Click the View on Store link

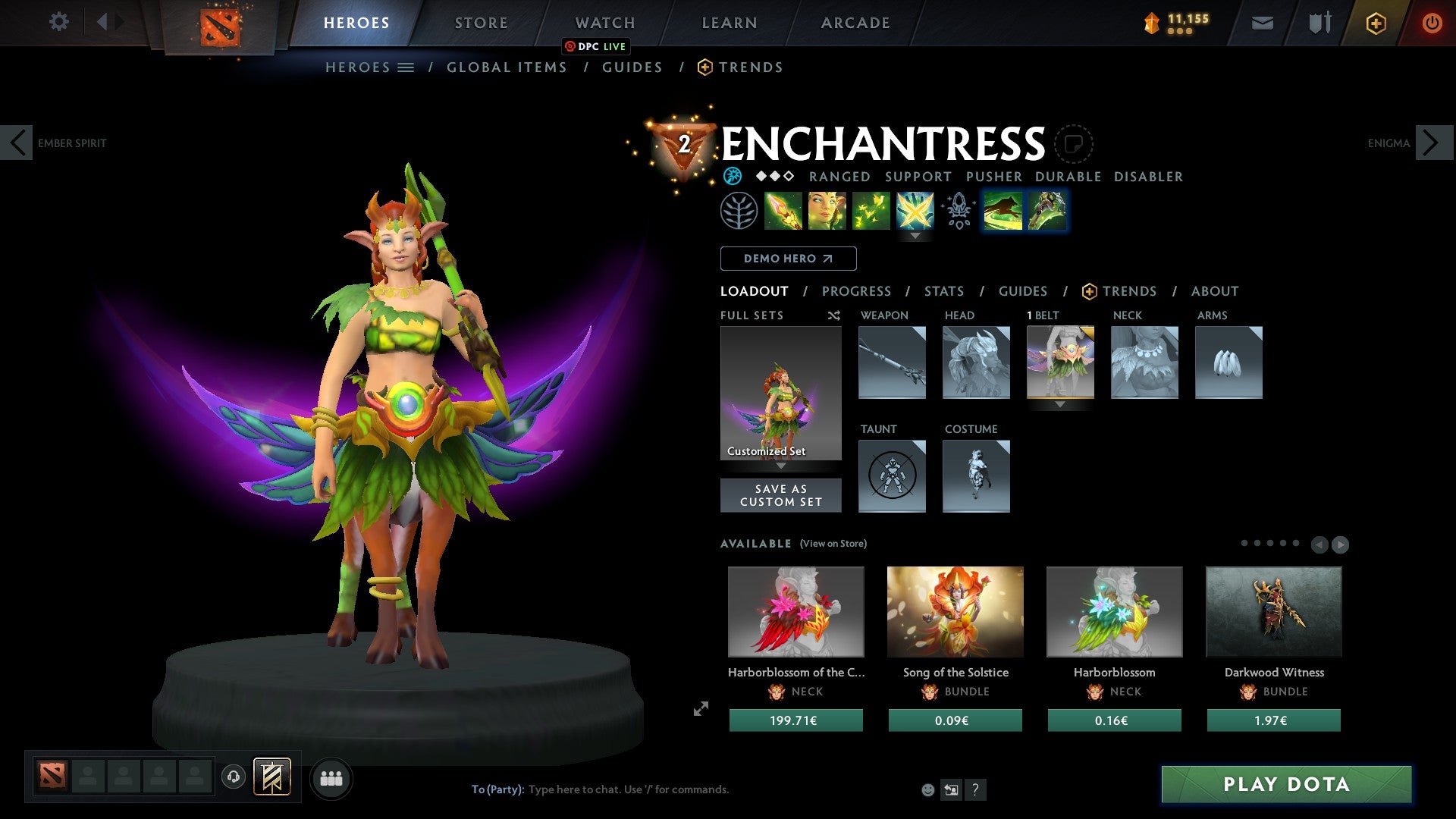tap(833, 544)
